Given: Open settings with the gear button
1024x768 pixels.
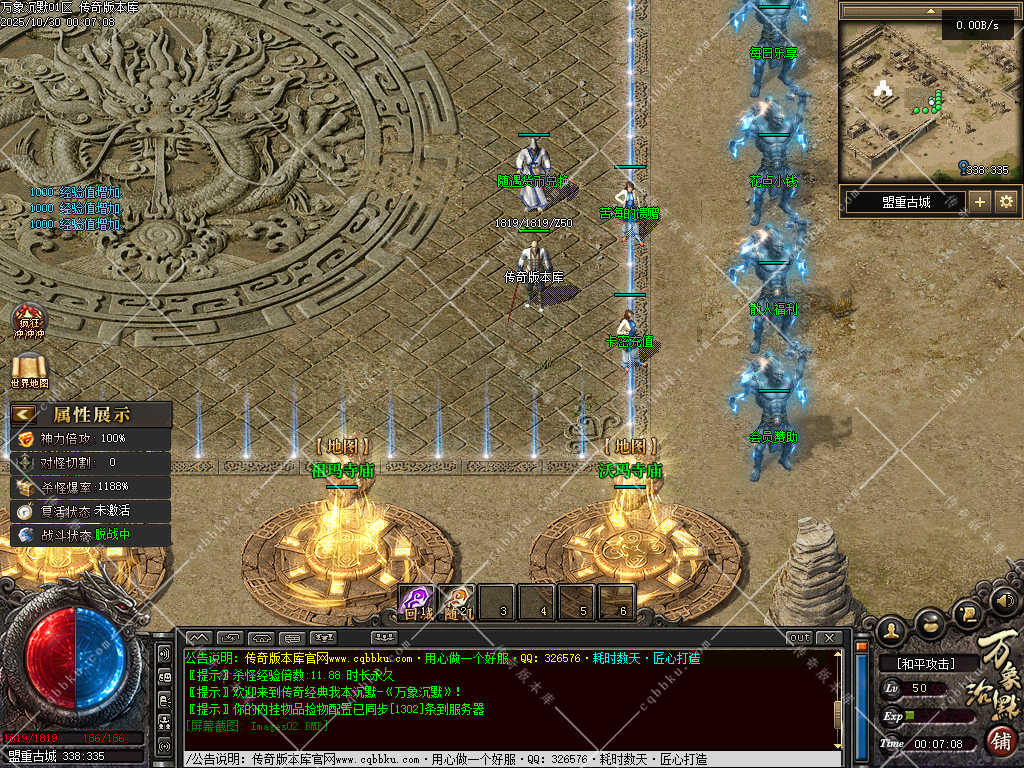Looking at the screenshot, I should pyautogui.click(x=1006, y=202).
